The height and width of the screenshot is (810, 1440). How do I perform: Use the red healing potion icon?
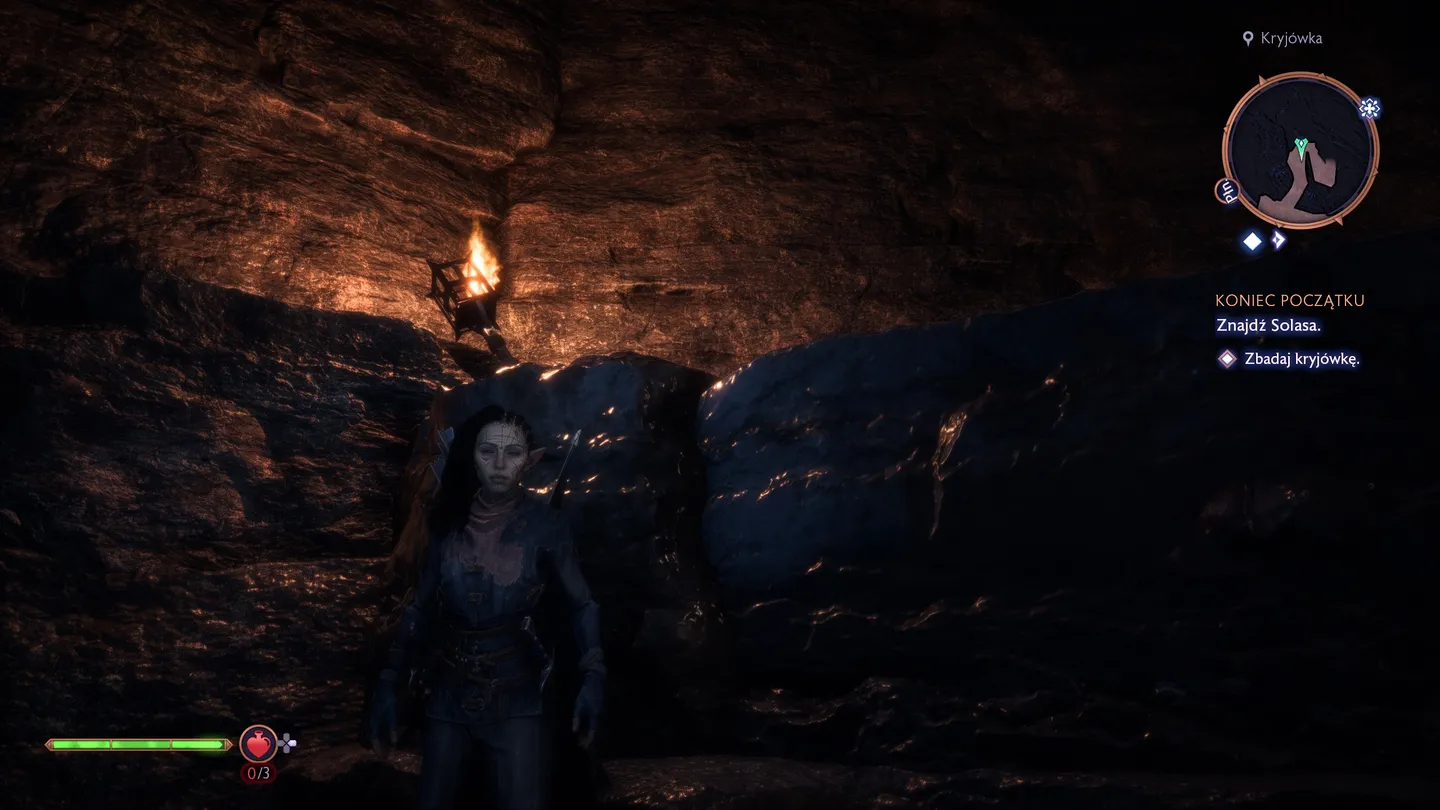click(258, 744)
